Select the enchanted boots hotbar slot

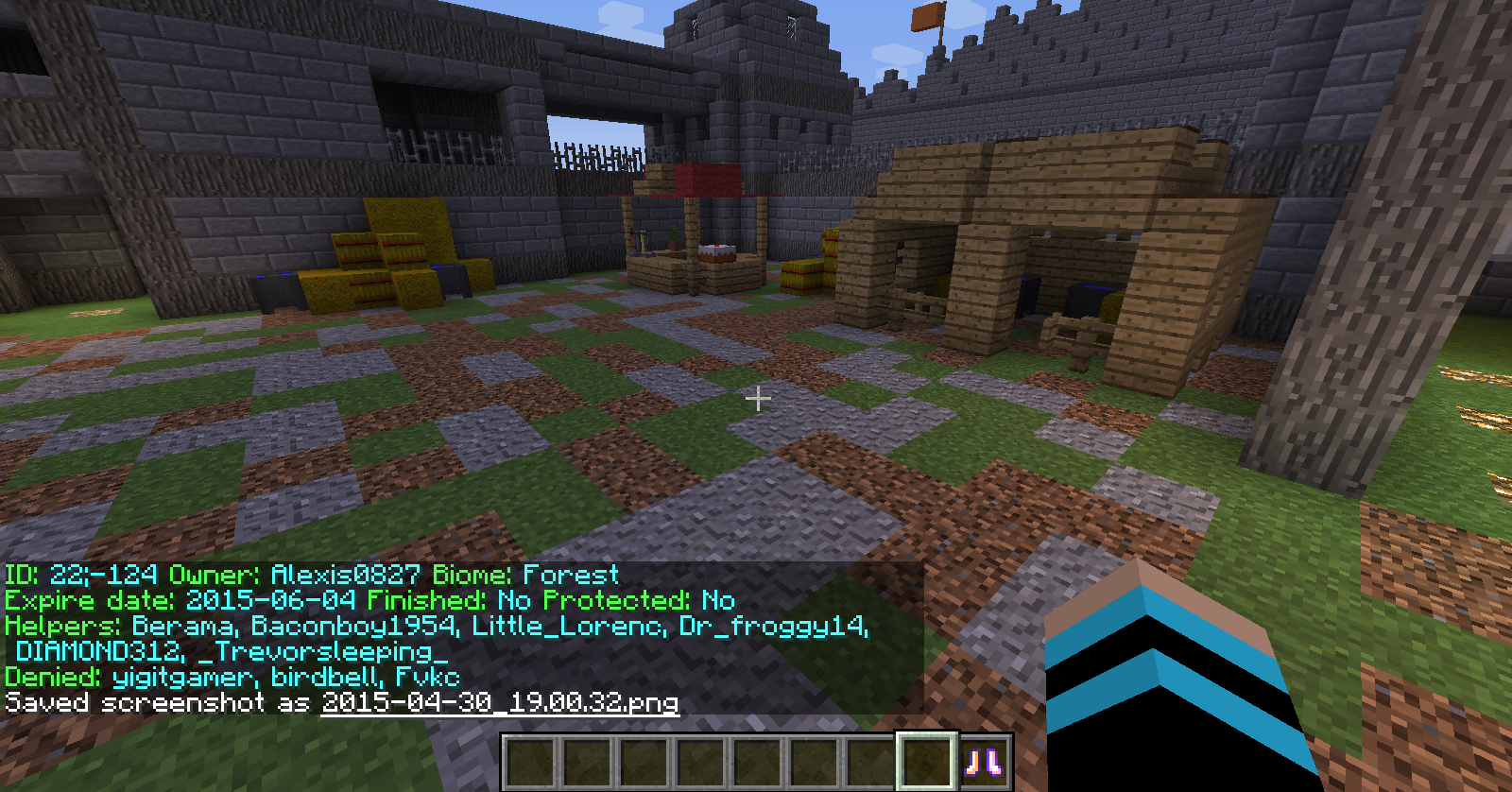(x=984, y=762)
